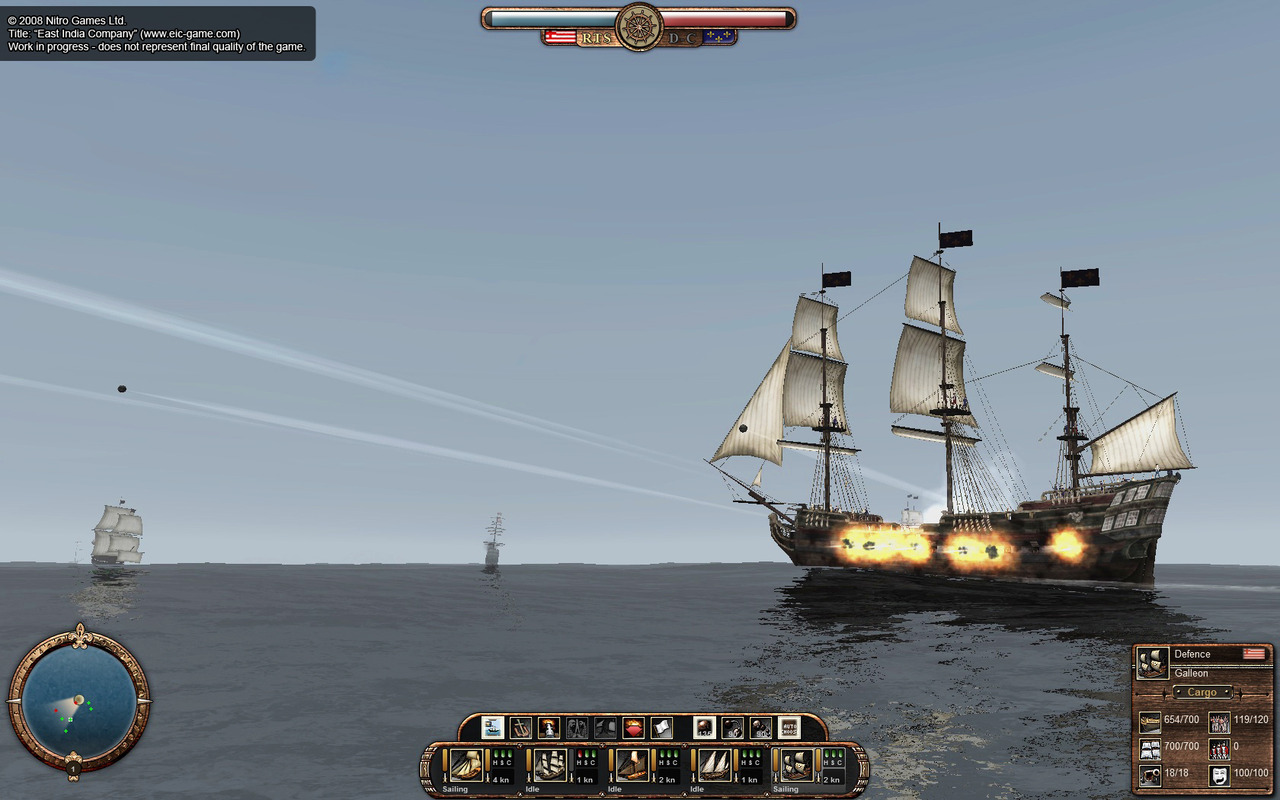Select the third ship portrait doing 2 kn
The image size is (1280, 800).
(x=632, y=765)
